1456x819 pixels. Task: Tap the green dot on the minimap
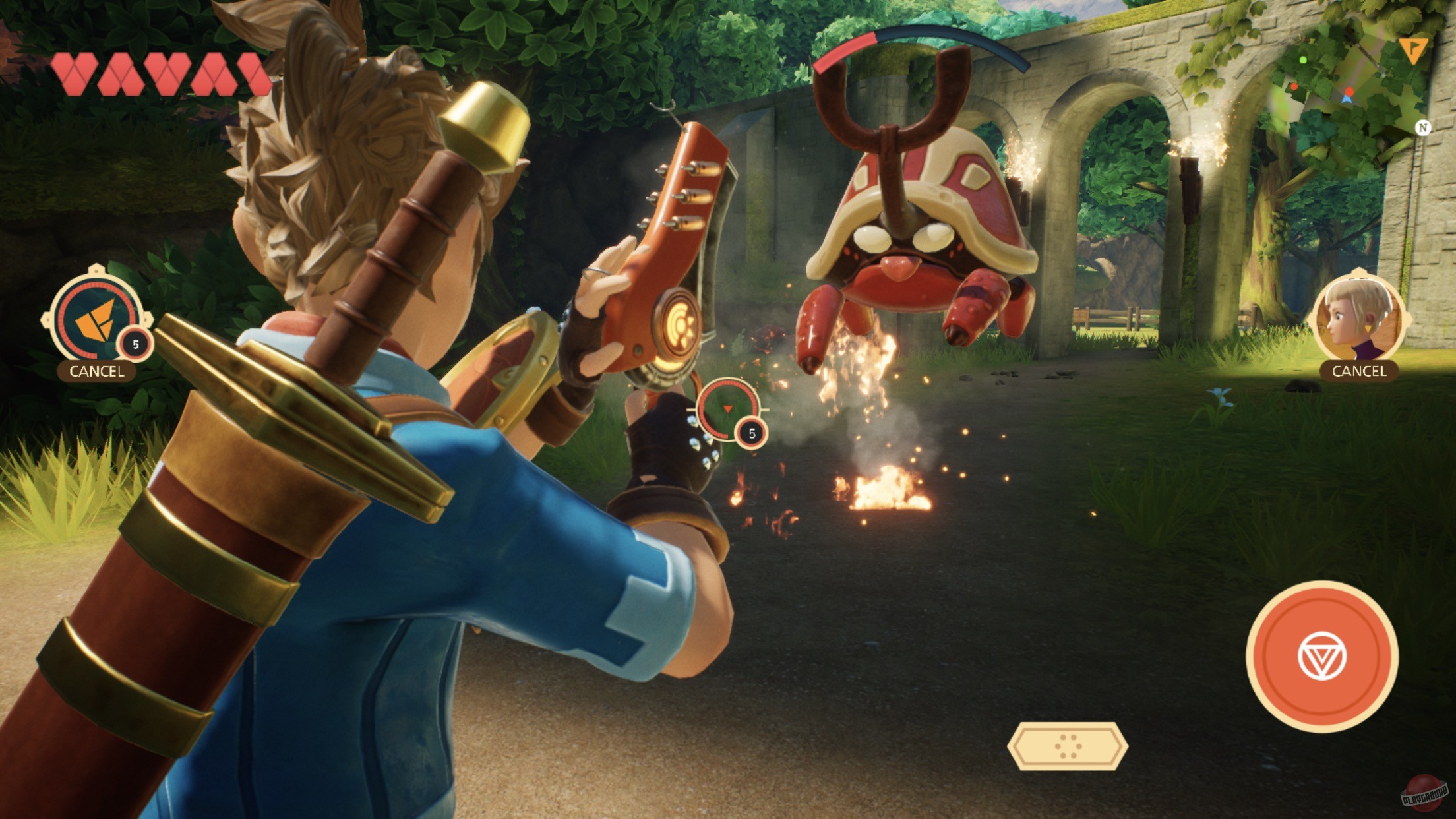coord(1303,60)
